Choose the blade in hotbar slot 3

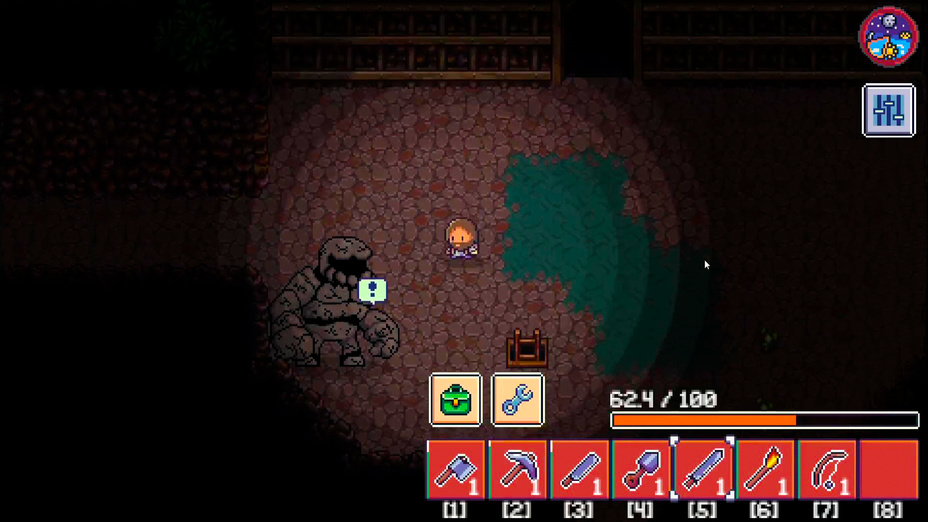(x=580, y=469)
